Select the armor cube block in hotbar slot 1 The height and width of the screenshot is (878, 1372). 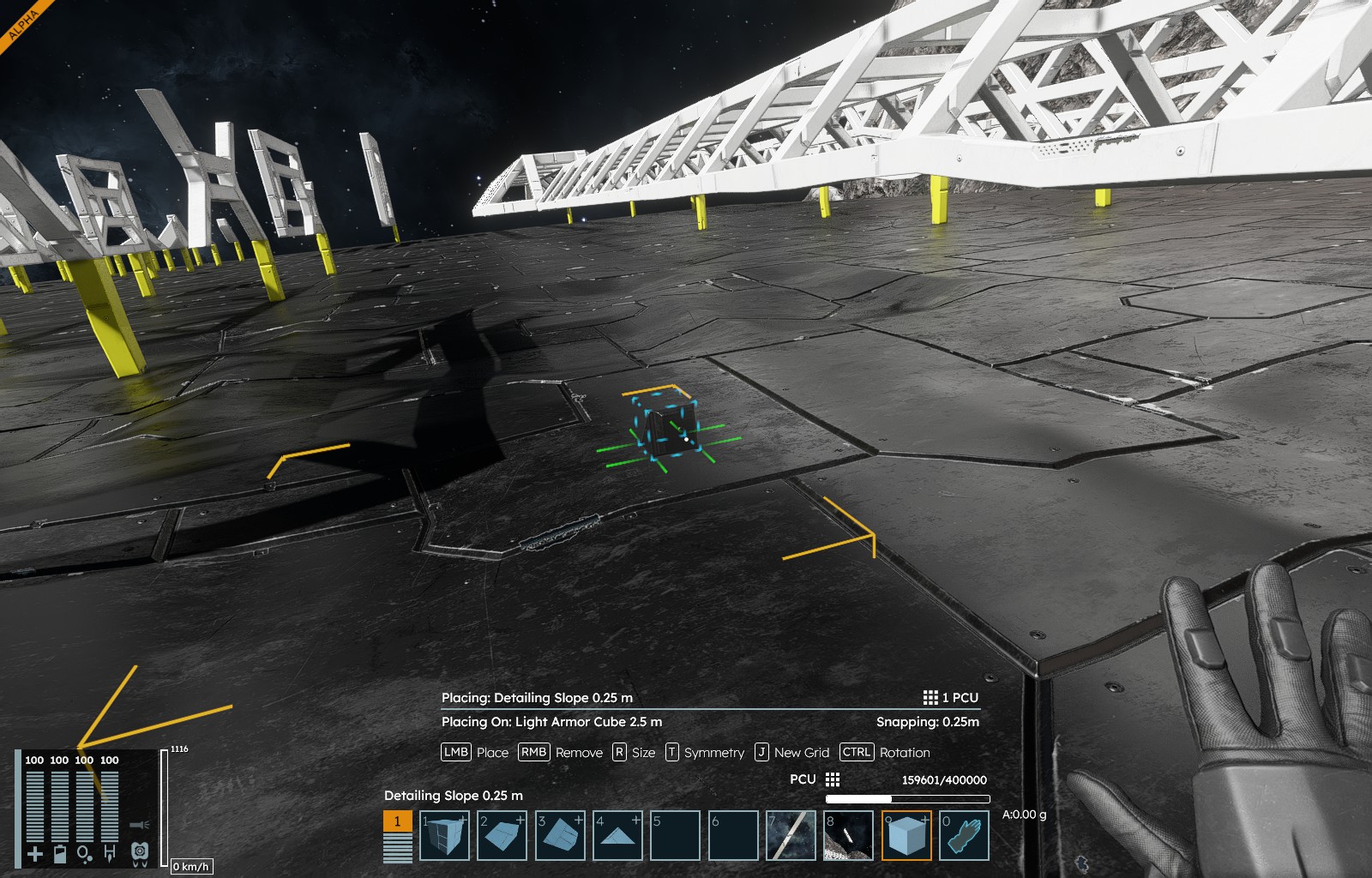(x=444, y=836)
